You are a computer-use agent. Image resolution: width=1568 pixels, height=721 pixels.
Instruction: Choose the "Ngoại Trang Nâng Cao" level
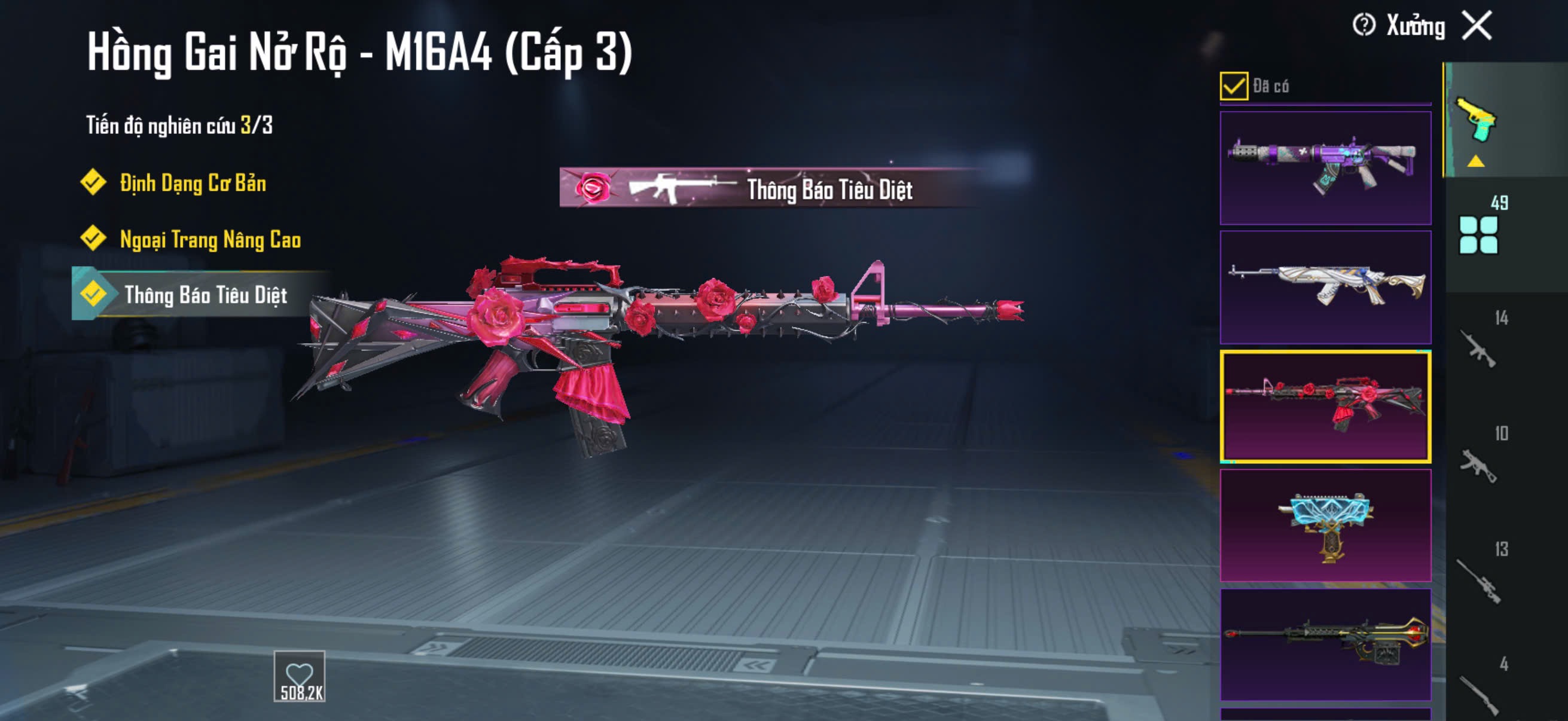pyautogui.click(x=210, y=239)
